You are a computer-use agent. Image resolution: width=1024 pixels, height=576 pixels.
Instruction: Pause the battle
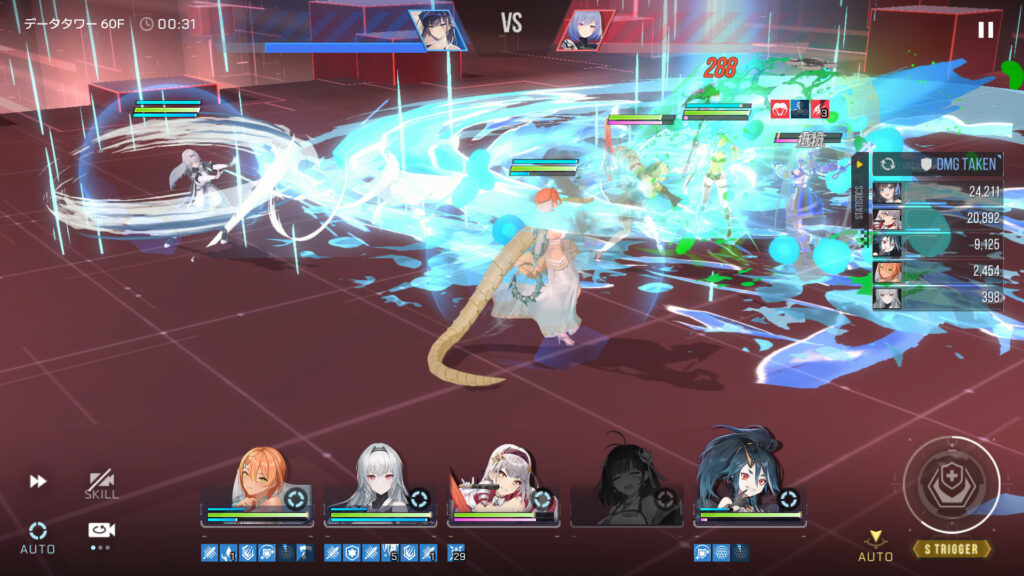coord(985,30)
